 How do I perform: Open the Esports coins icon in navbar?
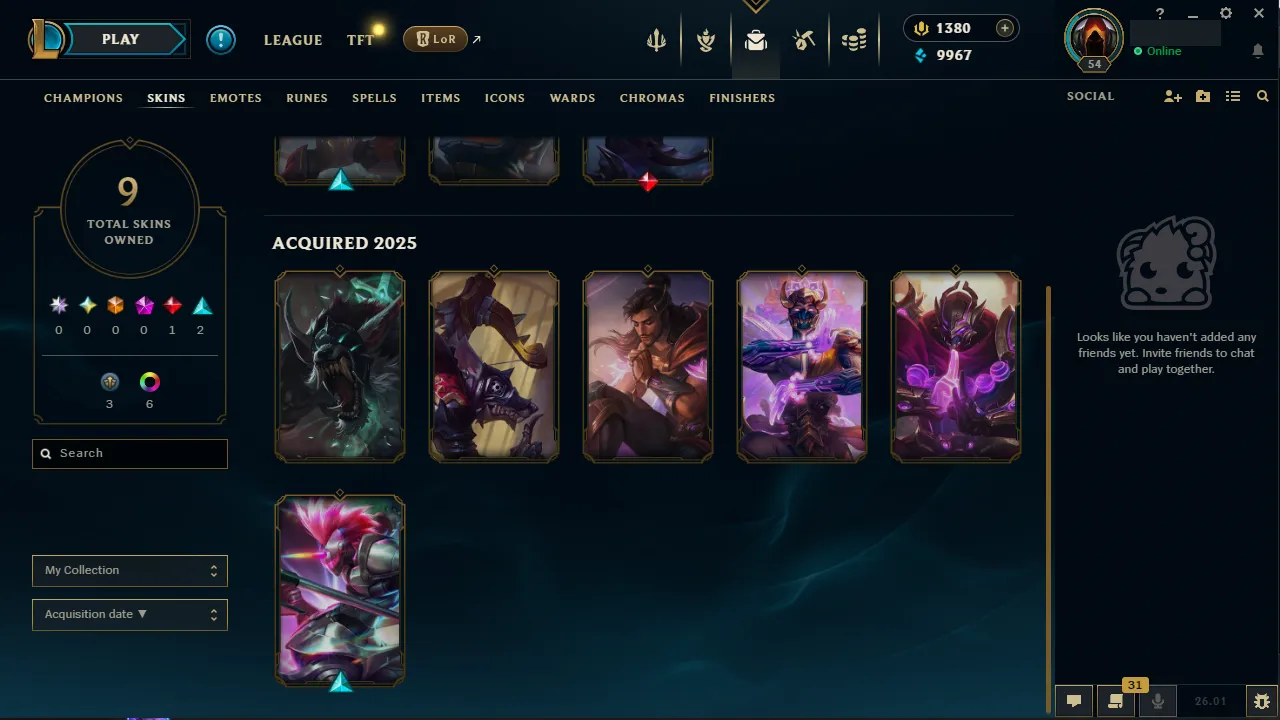click(x=854, y=40)
